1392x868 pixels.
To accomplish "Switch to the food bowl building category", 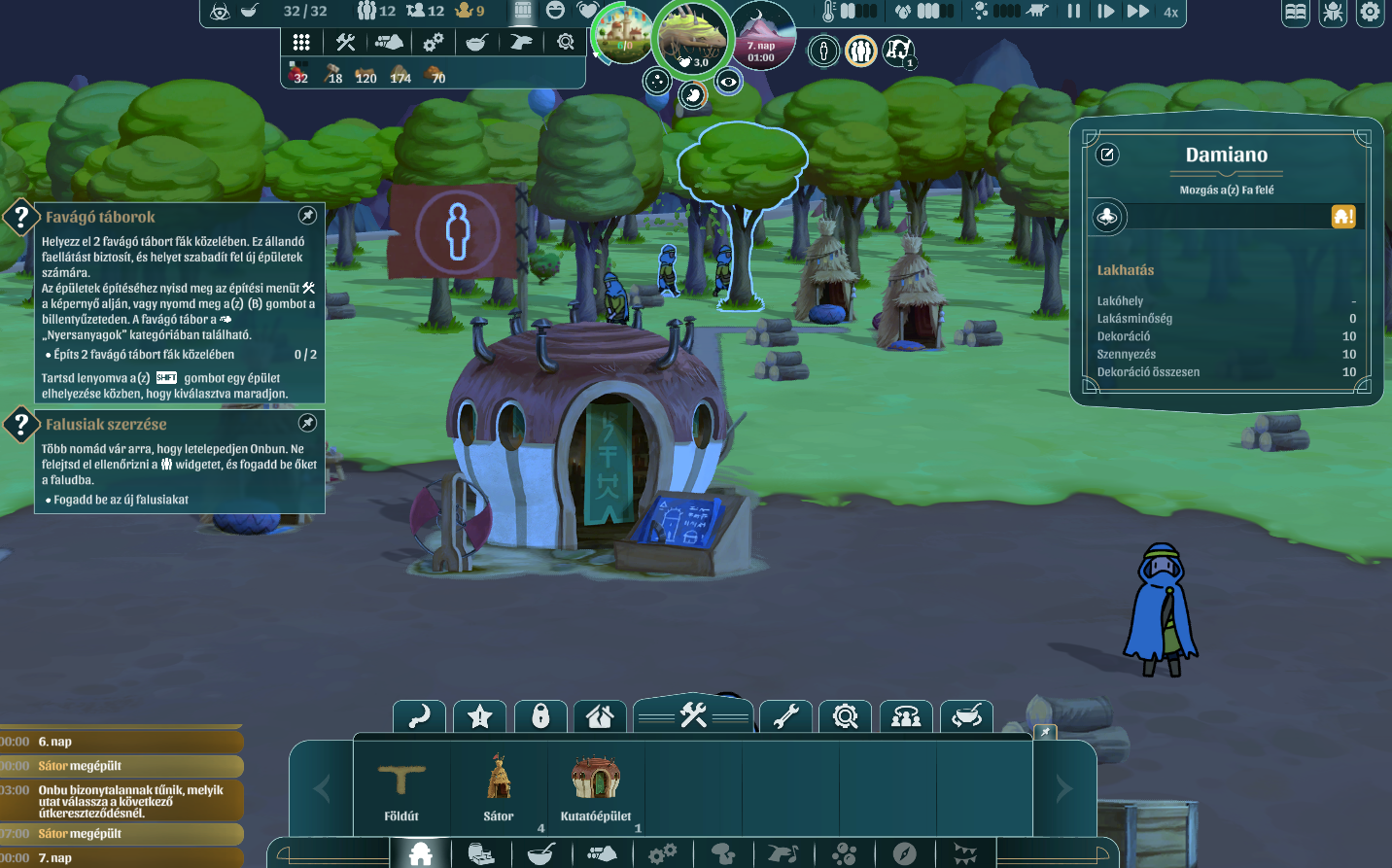I will click(x=540, y=854).
